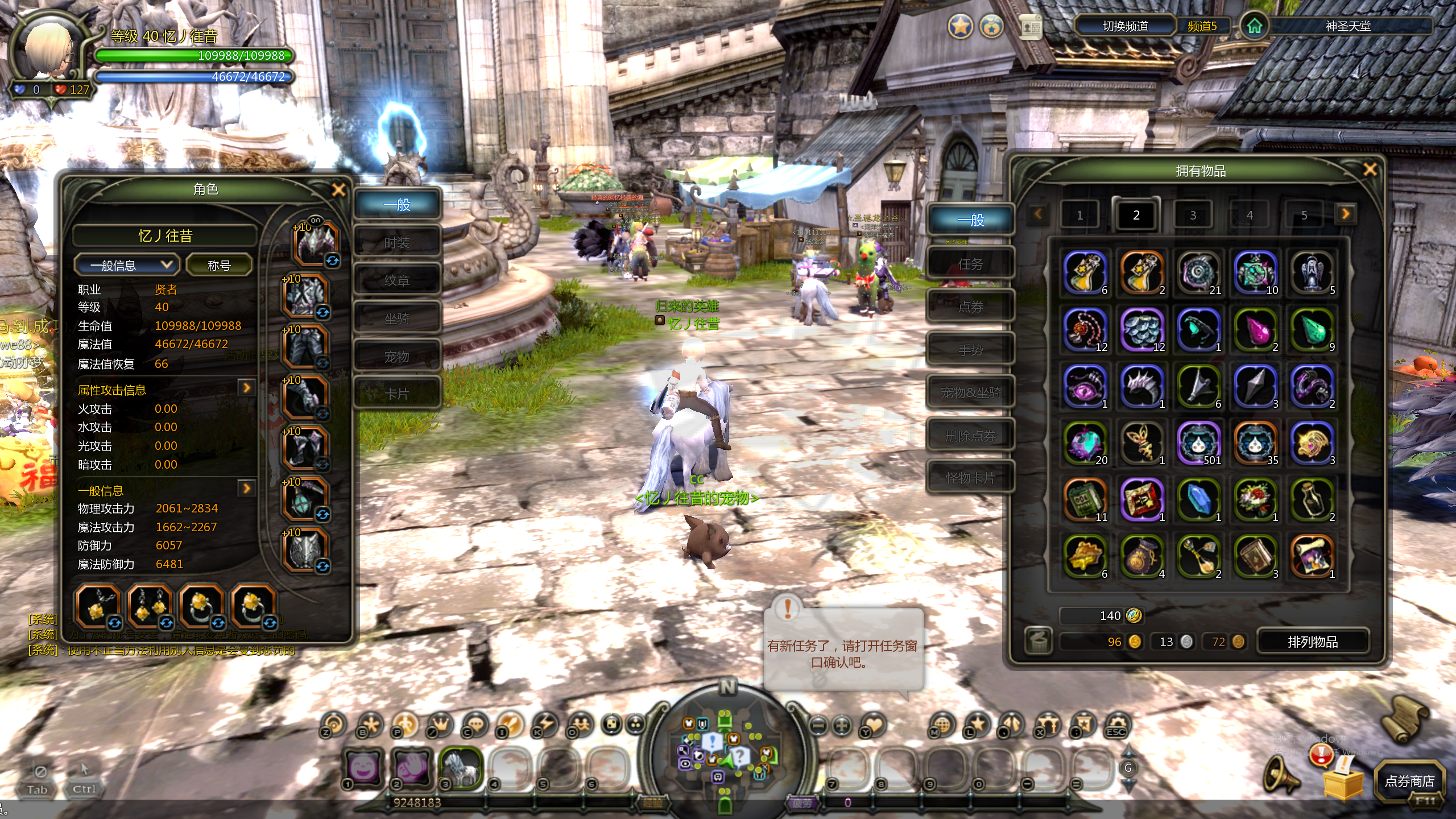Image resolution: width=1456 pixels, height=819 pixels.
Task: Select the flower bouquet item slot
Action: (1255, 499)
